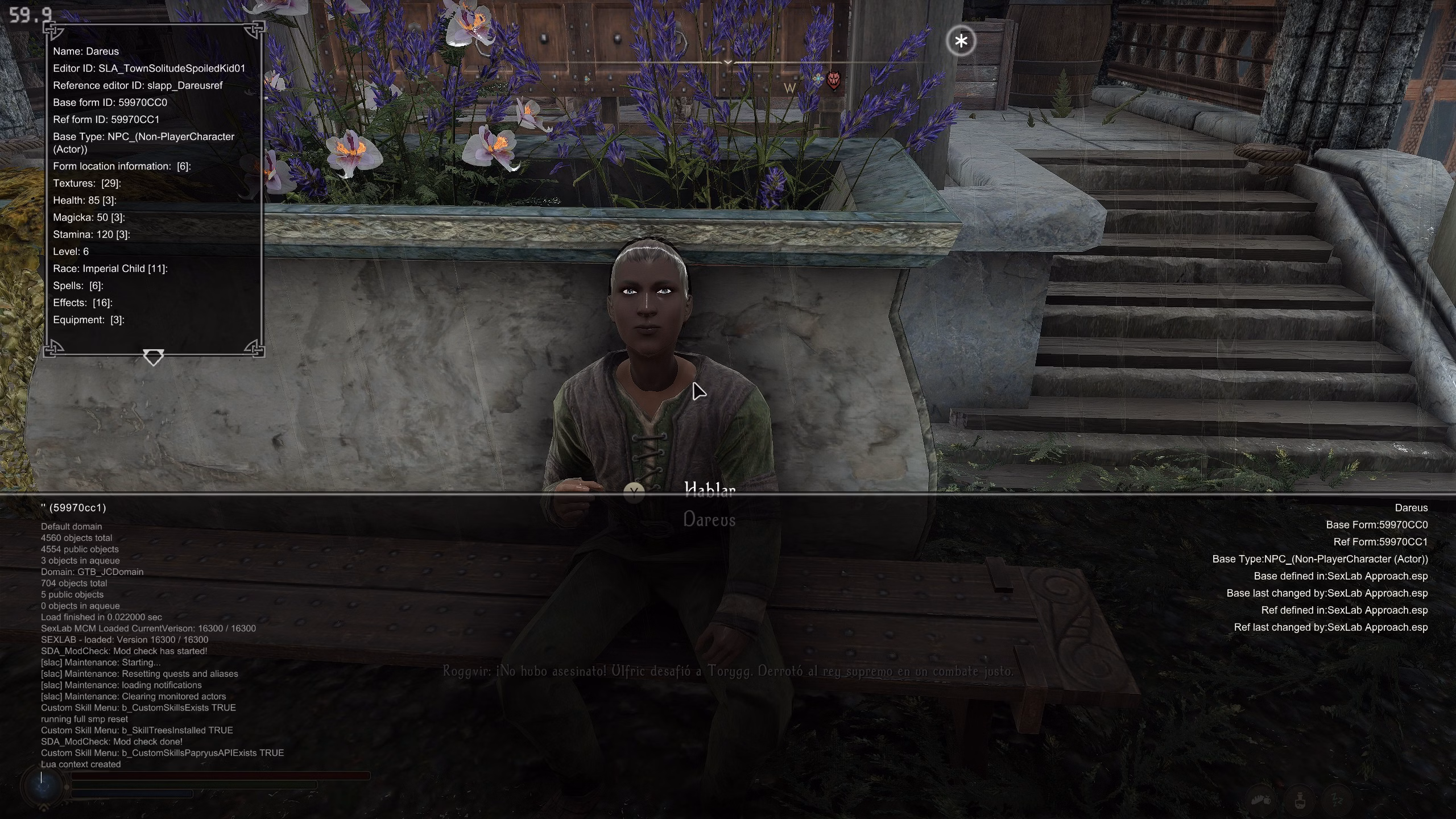Open the Spells list
1456x819 pixels.
click(78, 286)
